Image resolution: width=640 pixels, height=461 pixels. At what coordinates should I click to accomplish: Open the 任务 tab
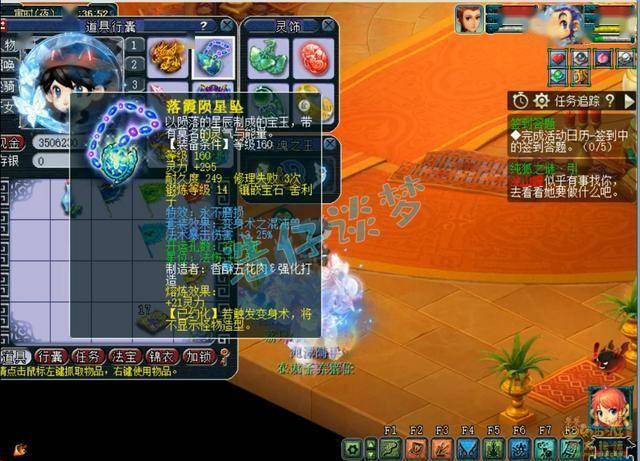88,356
